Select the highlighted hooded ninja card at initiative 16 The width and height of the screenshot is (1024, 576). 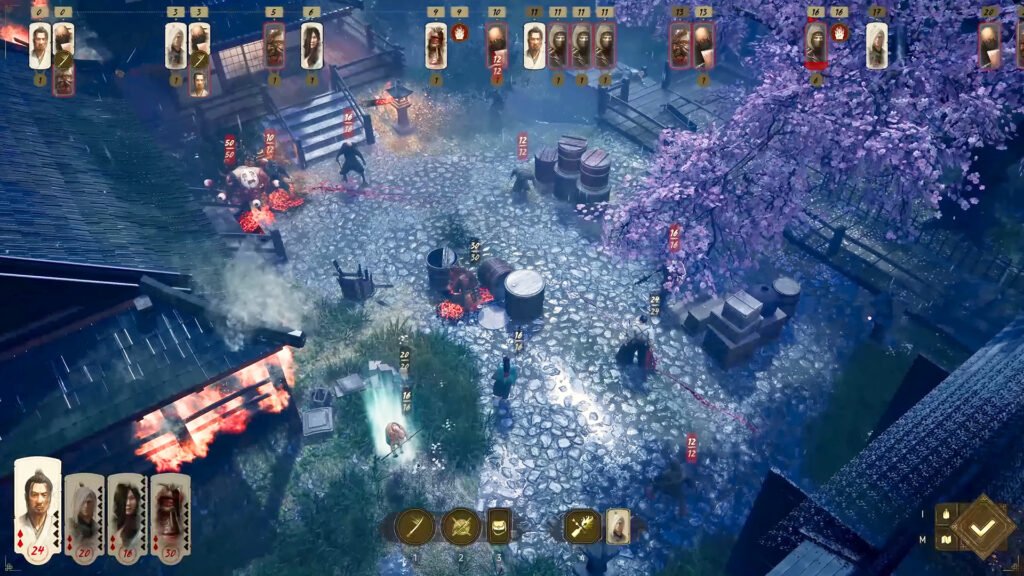(816, 44)
